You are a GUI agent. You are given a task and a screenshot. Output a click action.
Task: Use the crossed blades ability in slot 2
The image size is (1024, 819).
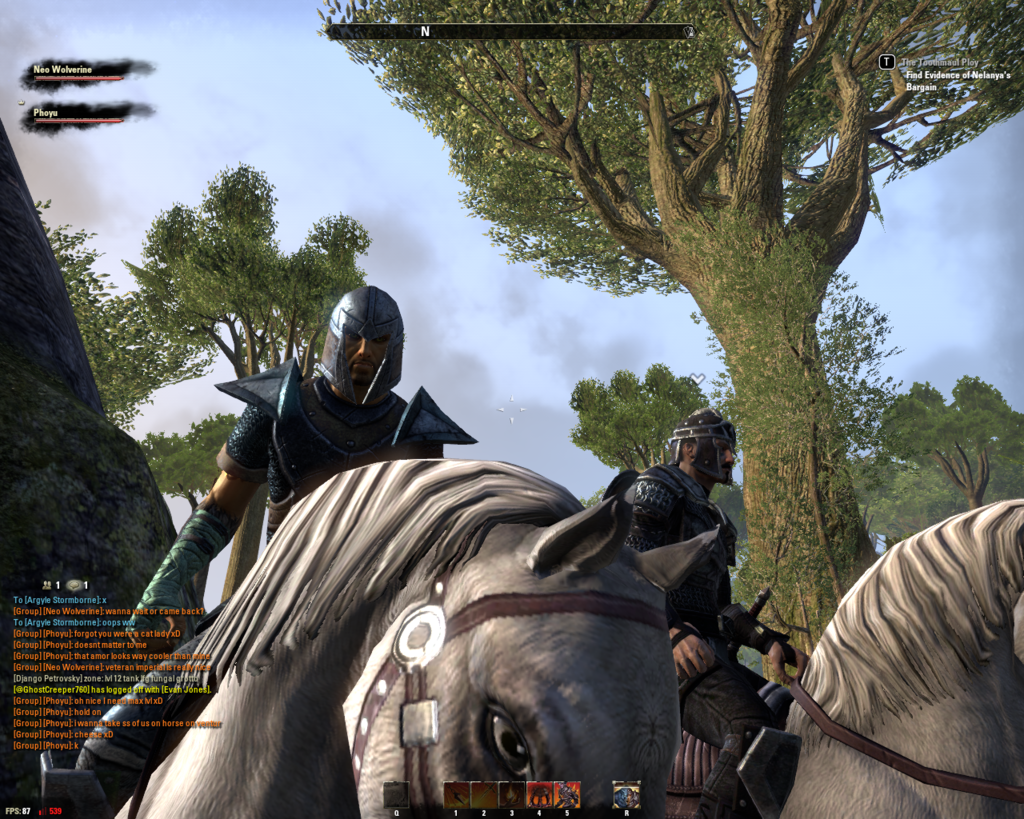(x=484, y=794)
